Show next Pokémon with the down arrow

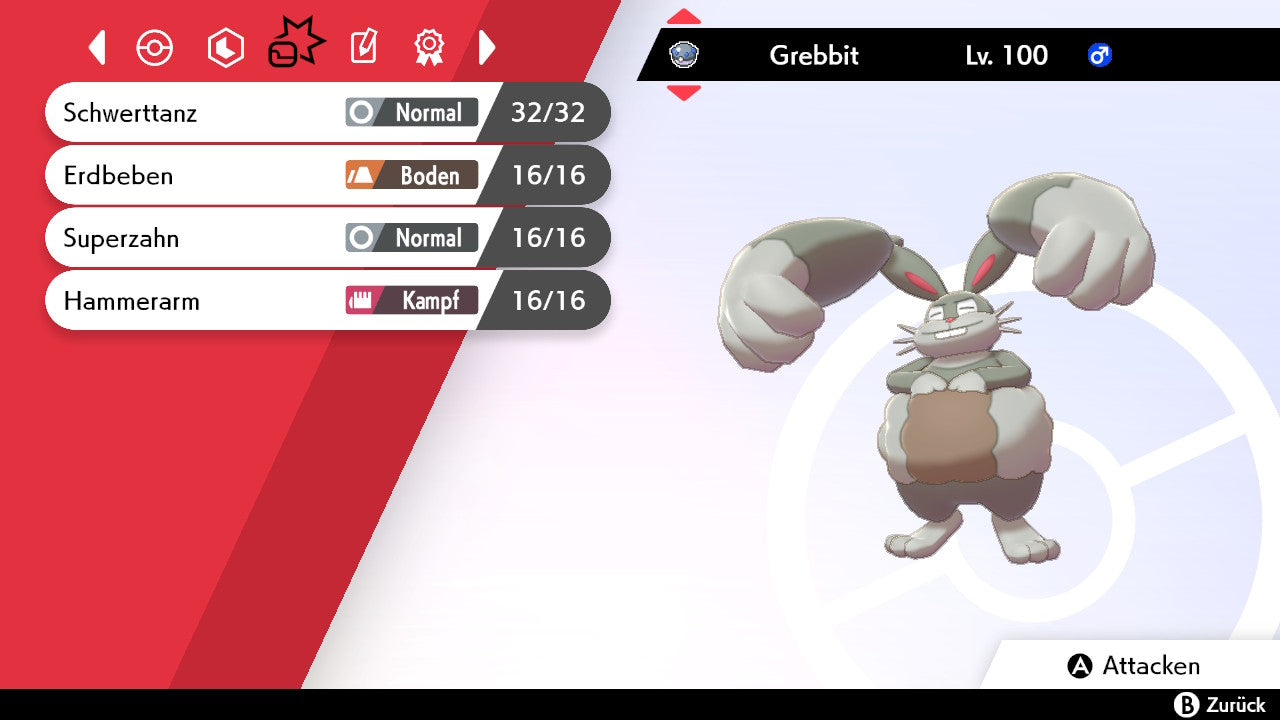pos(684,93)
